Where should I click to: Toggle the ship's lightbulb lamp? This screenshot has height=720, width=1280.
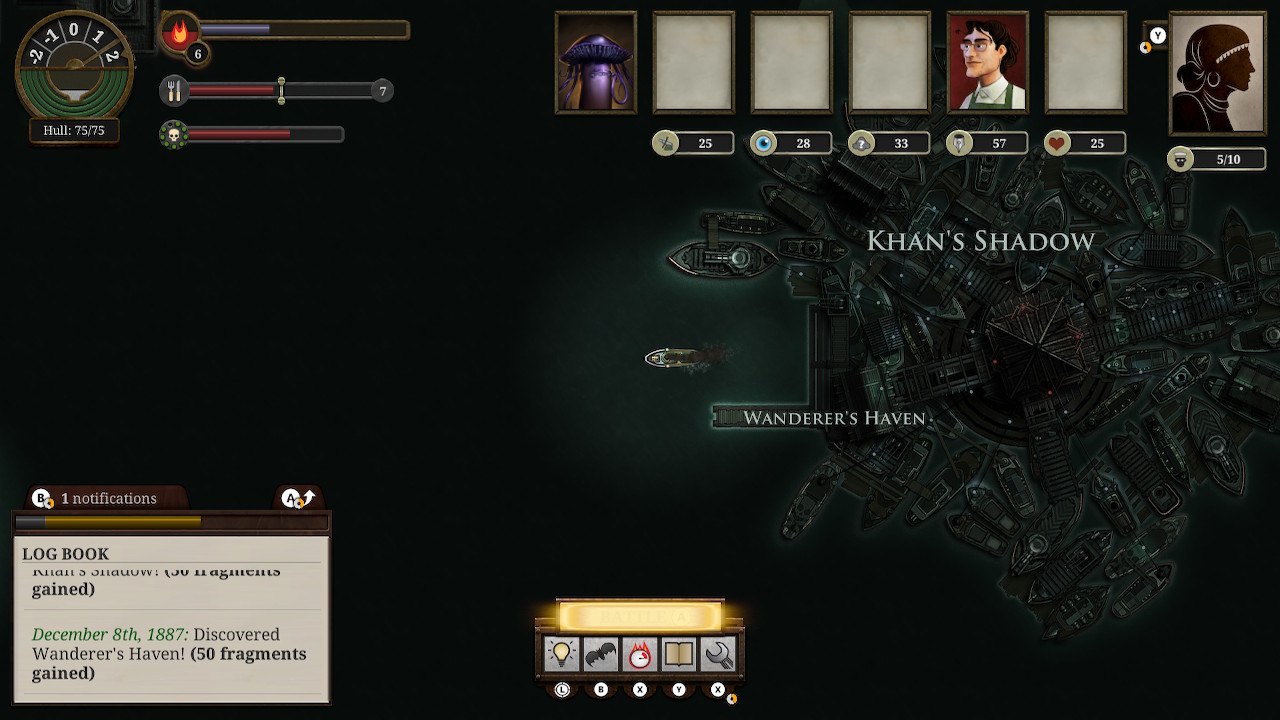[x=561, y=654]
